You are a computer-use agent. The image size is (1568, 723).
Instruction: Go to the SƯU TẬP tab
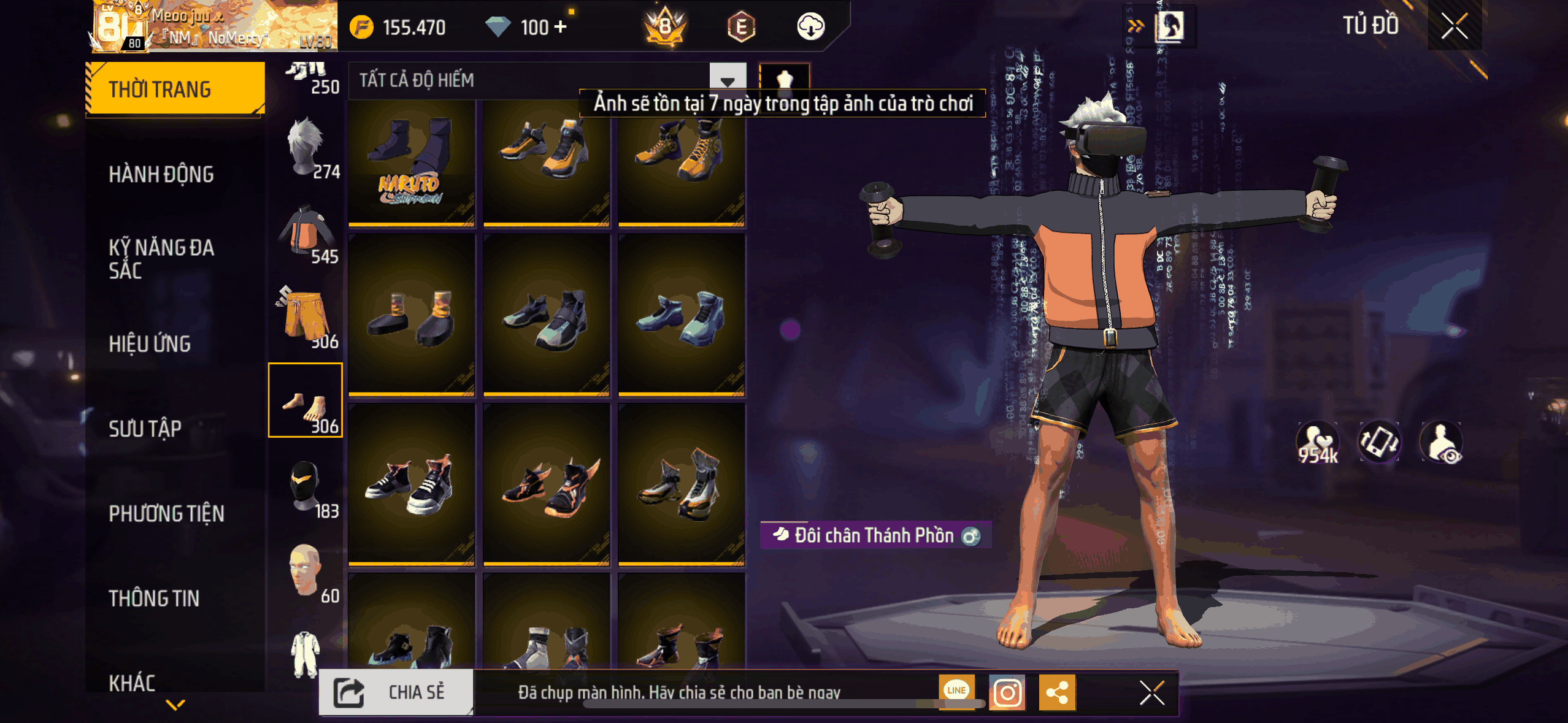click(x=145, y=429)
